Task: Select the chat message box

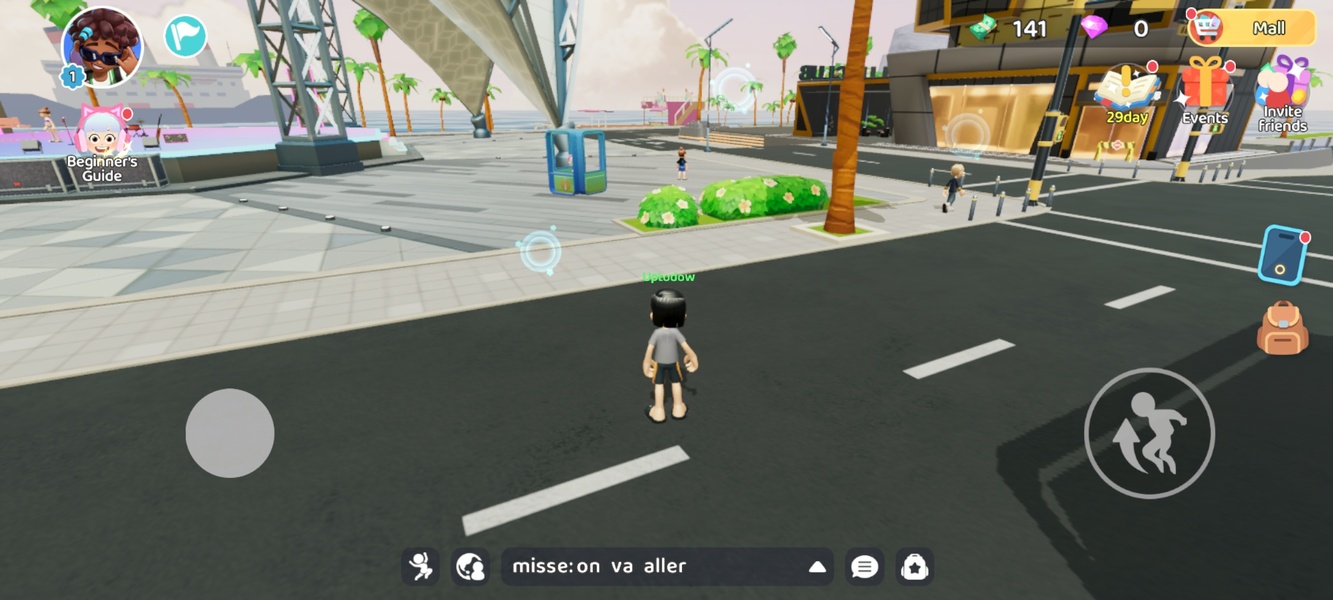Action: (650, 567)
